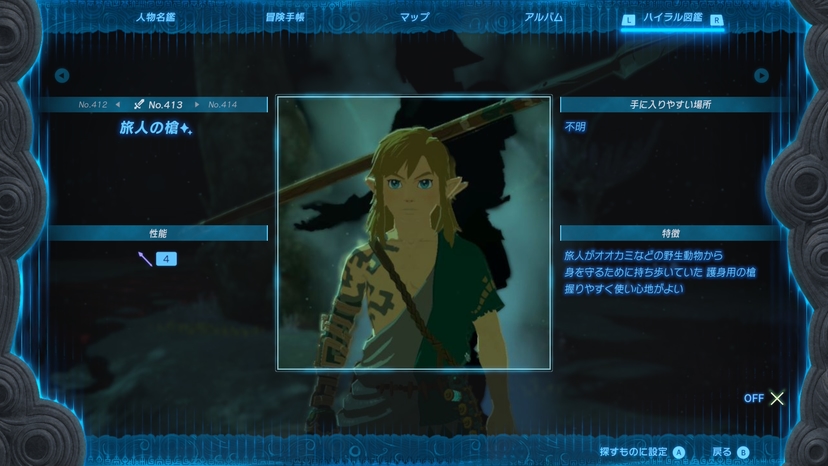Switch to the マップ tab

[x=414, y=18]
